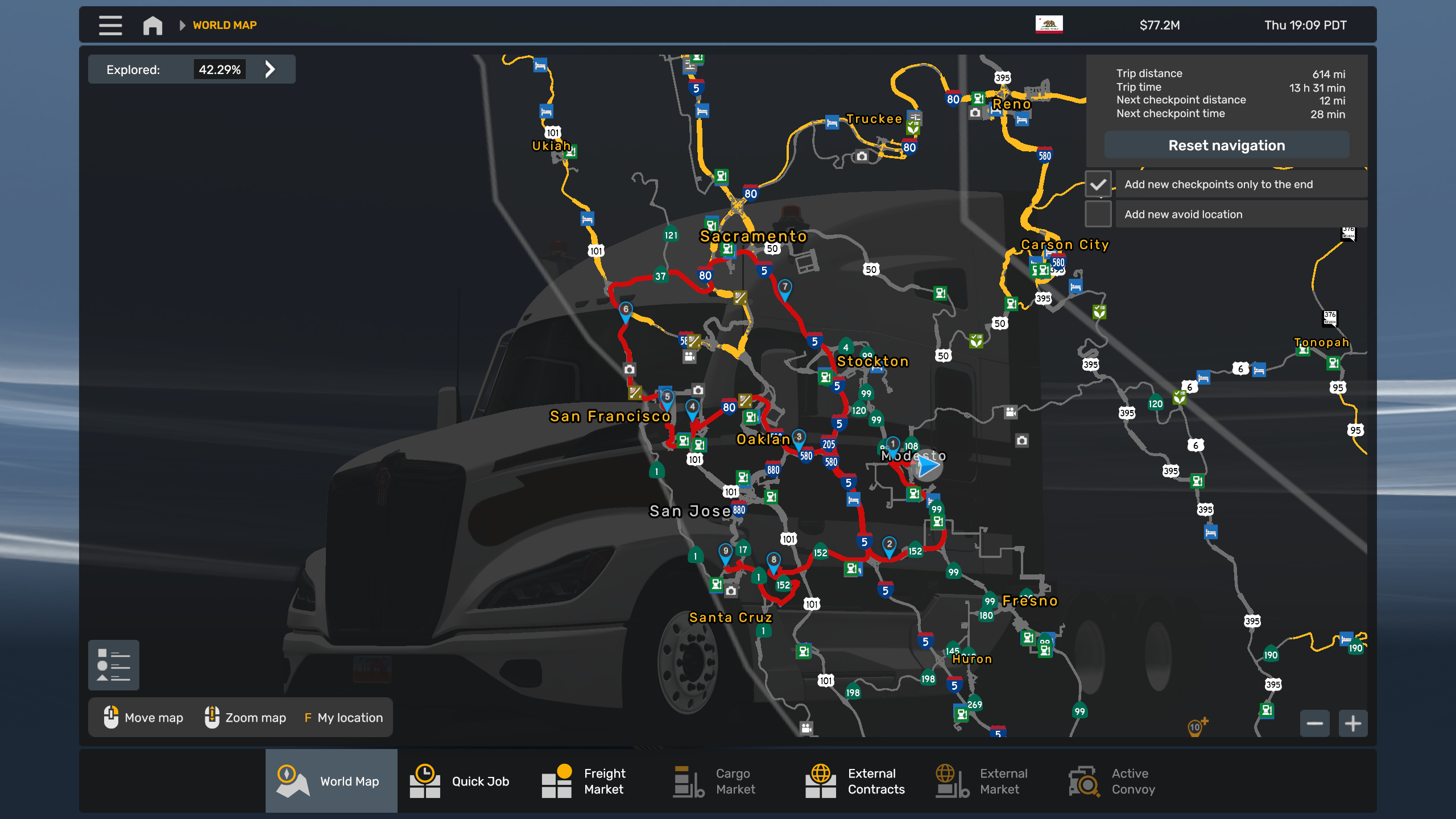This screenshot has width=1456, height=819.
Task: Click the California state flag icon
Action: [x=1049, y=25]
